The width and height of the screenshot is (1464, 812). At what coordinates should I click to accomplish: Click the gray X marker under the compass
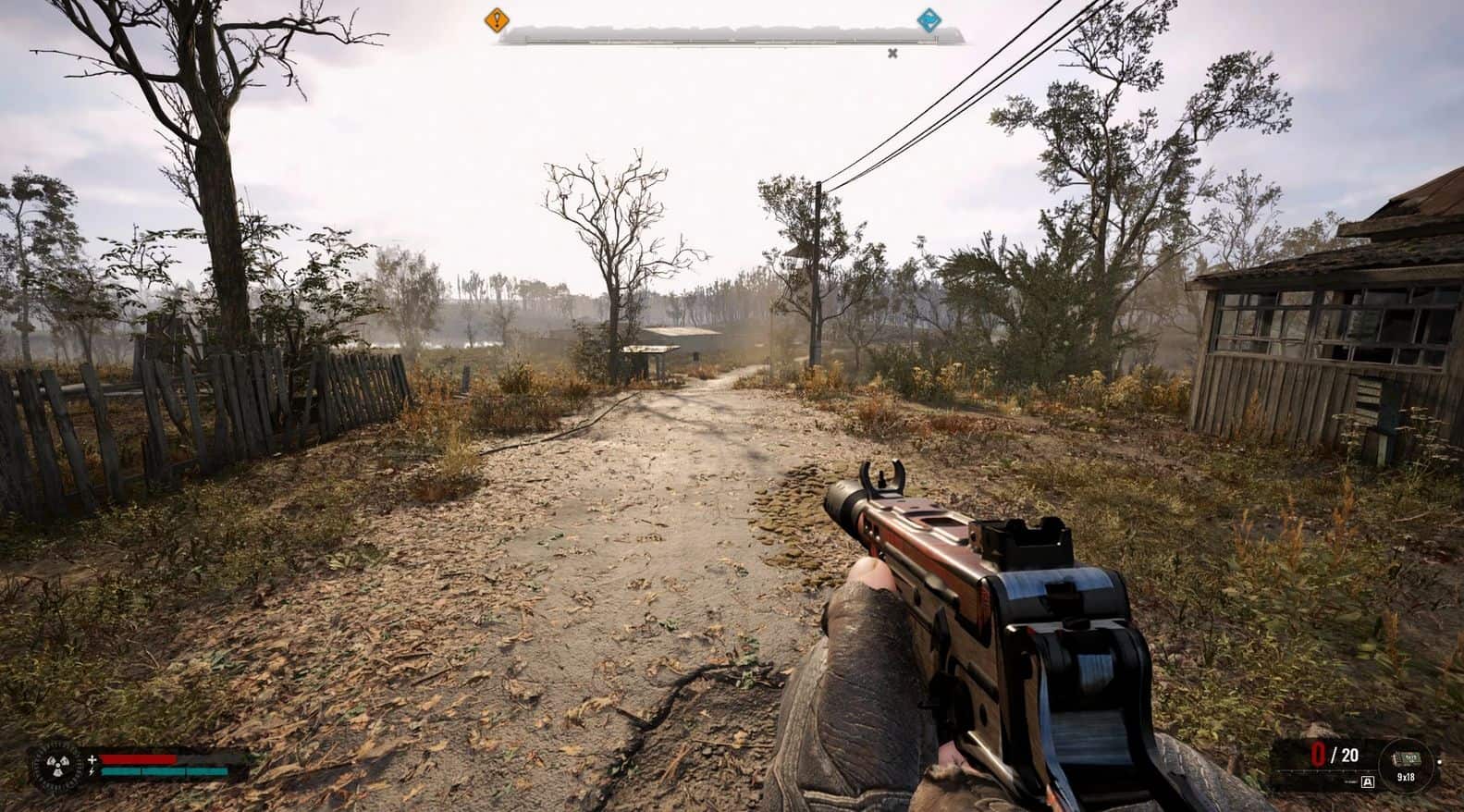pos(892,53)
